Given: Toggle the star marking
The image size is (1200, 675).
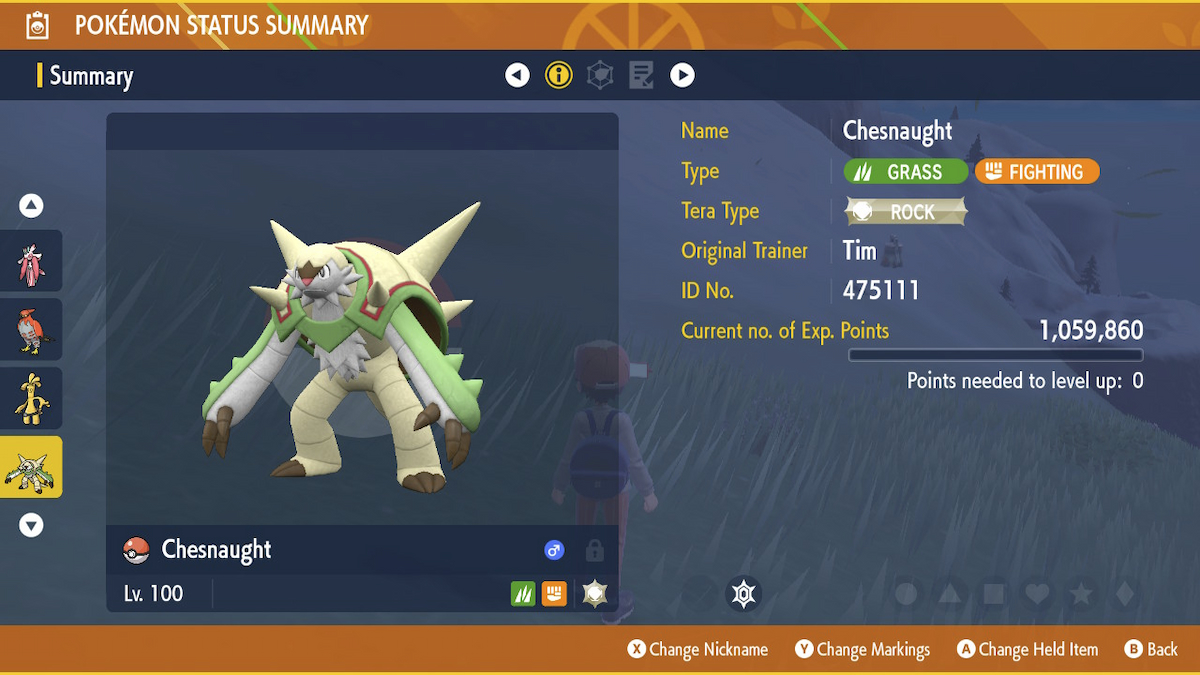Looking at the screenshot, I should click(1081, 594).
